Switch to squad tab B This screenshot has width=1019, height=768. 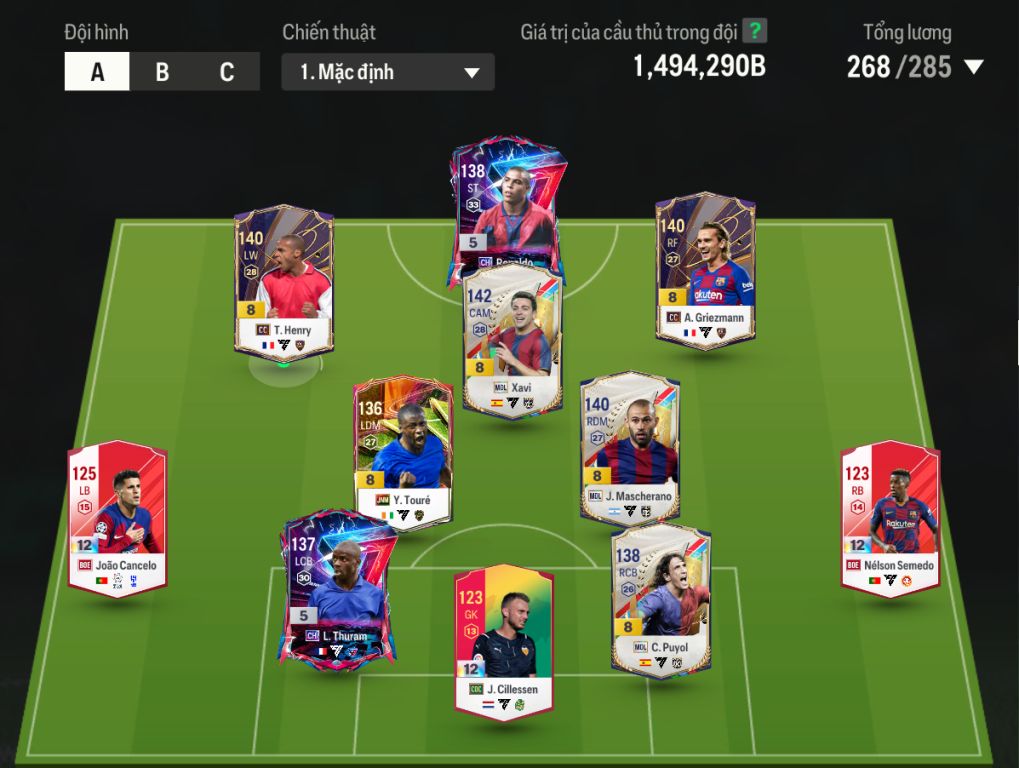(x=162, y=72)
